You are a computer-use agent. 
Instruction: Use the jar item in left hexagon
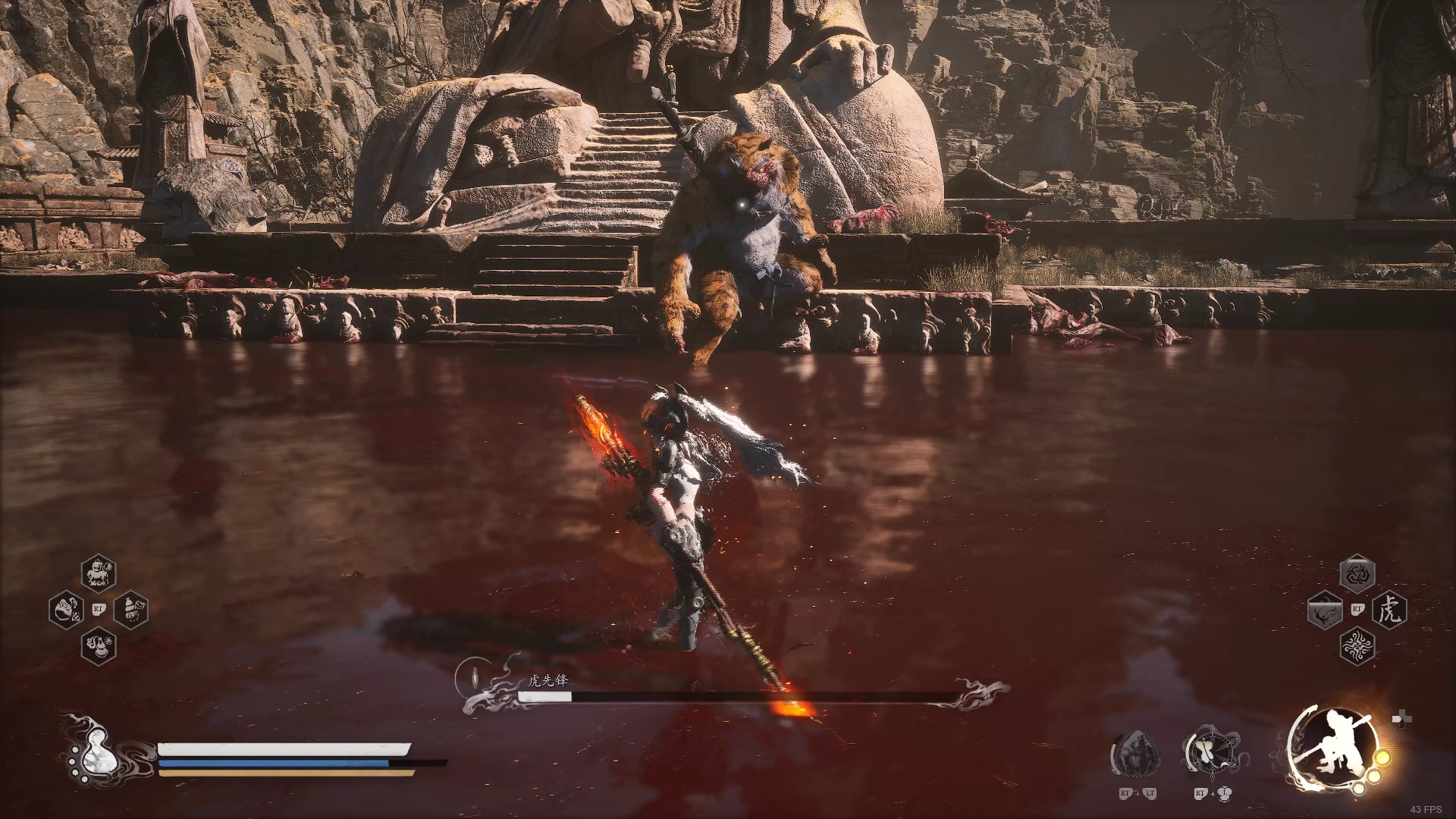click(x=66, y=609)
